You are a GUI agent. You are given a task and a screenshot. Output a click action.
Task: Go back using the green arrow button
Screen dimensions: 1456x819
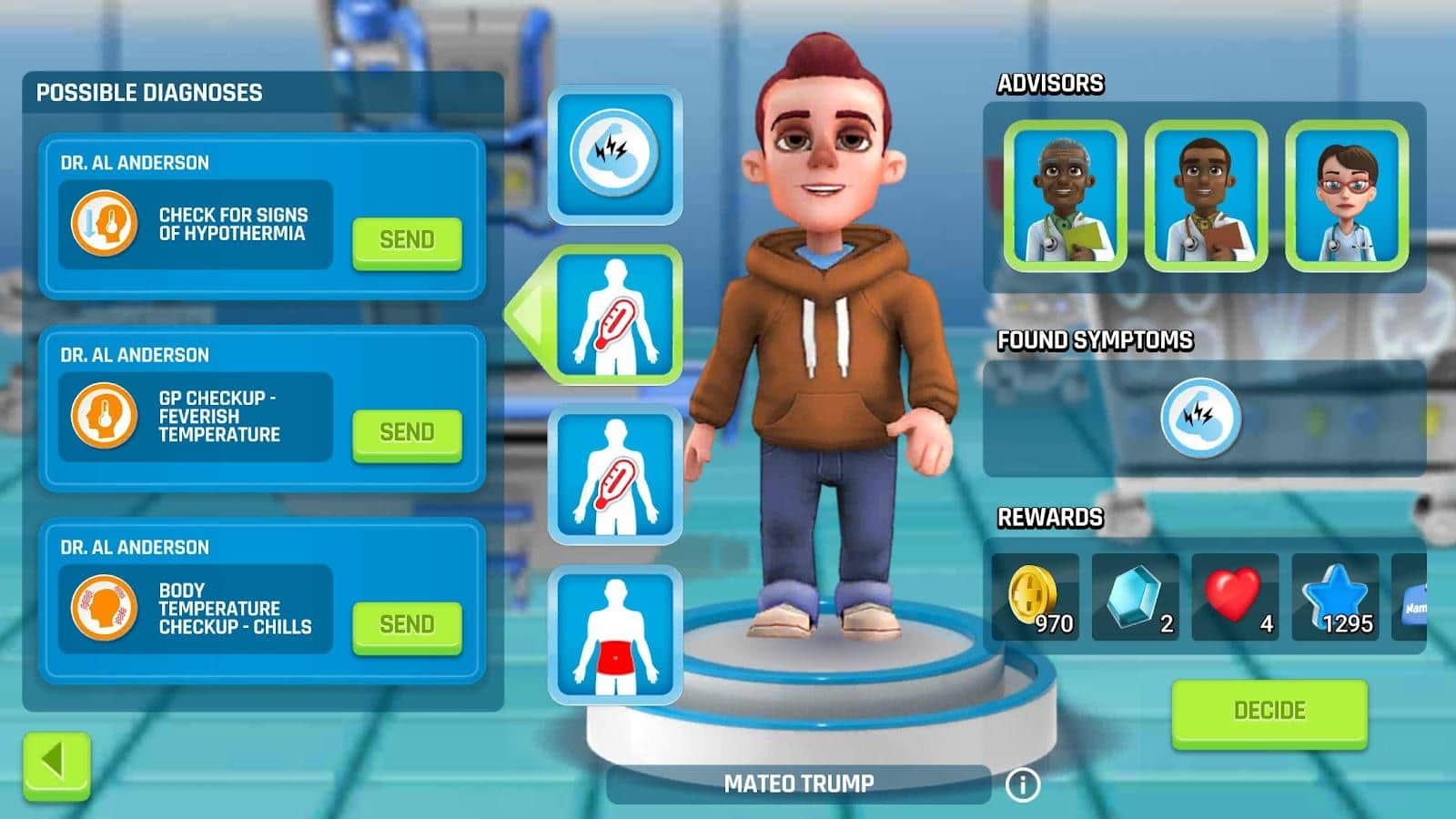pos(56,763)
